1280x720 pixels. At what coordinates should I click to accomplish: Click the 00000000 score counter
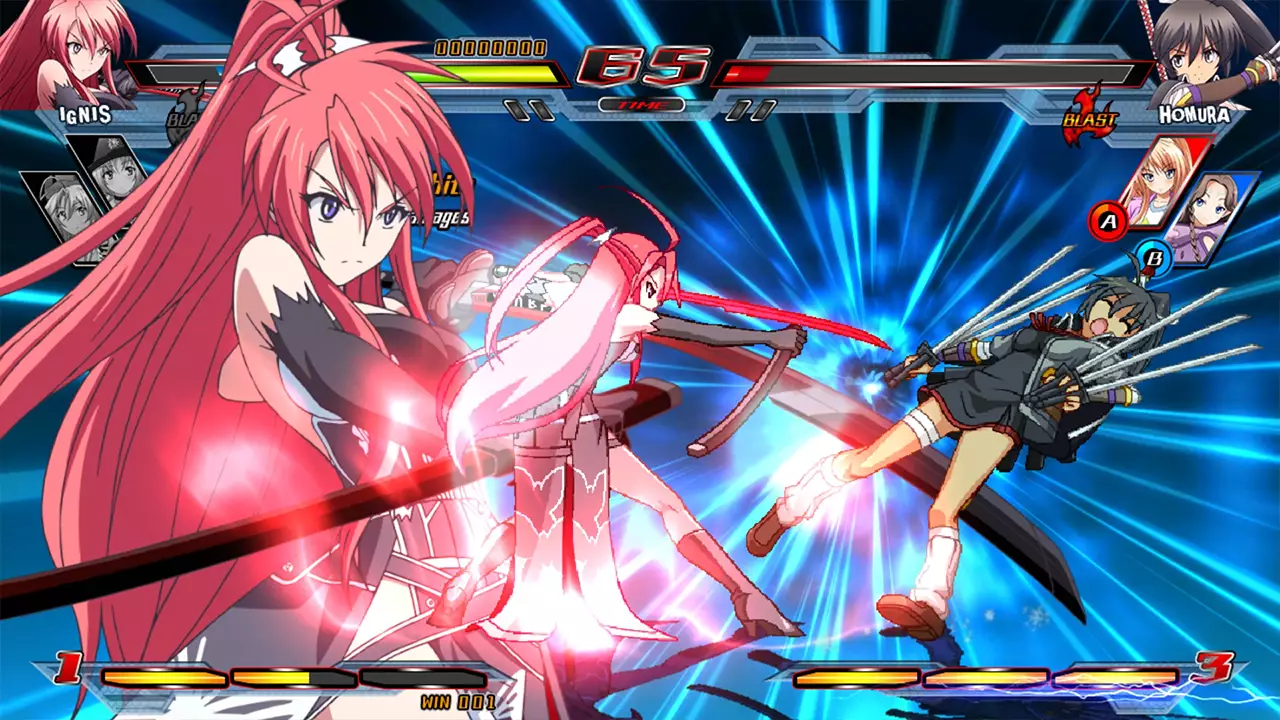pyautogui.click(x=487, y=46)
